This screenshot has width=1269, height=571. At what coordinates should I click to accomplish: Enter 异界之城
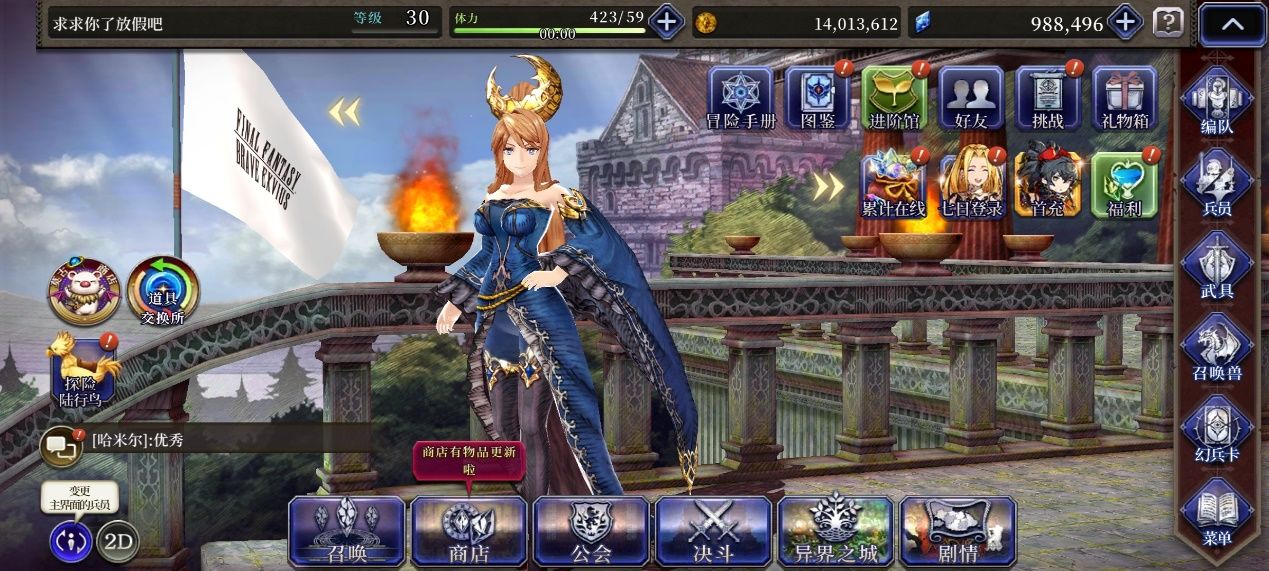pyautogui.click(x=836, y=530)
